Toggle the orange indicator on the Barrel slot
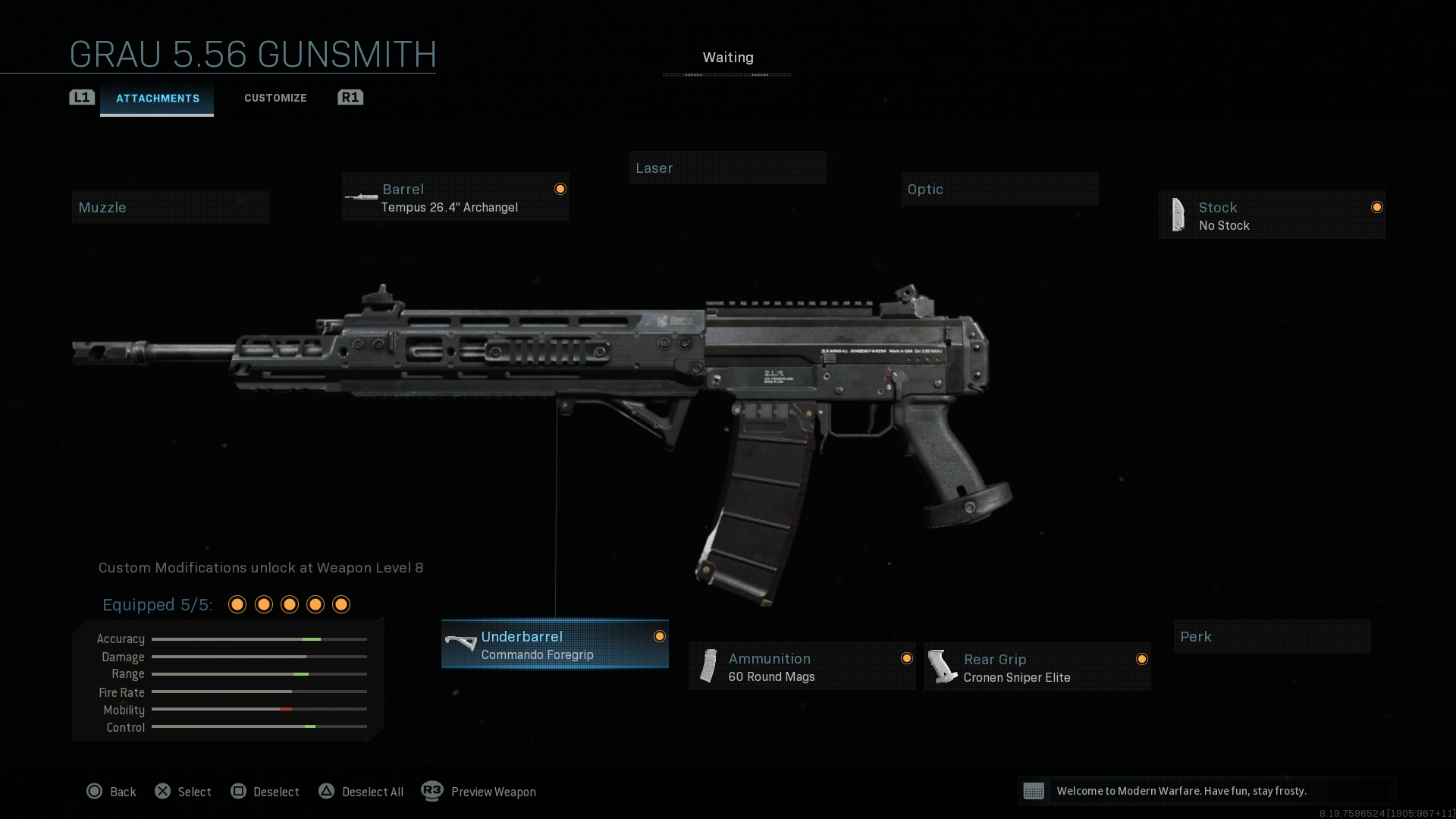1456x819 pixels. (560, 188)
